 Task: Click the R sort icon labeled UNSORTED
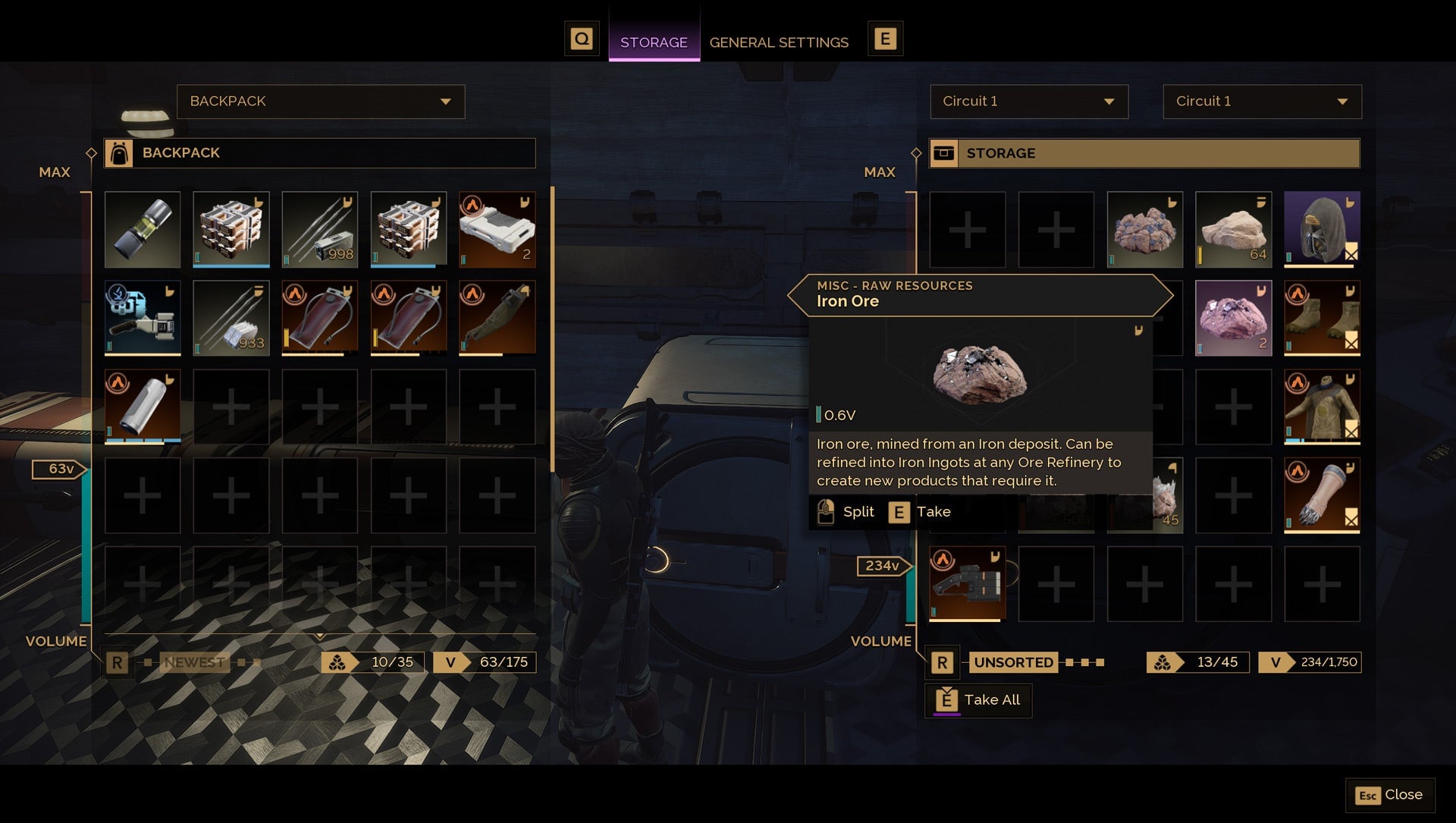tap(943, 662)
